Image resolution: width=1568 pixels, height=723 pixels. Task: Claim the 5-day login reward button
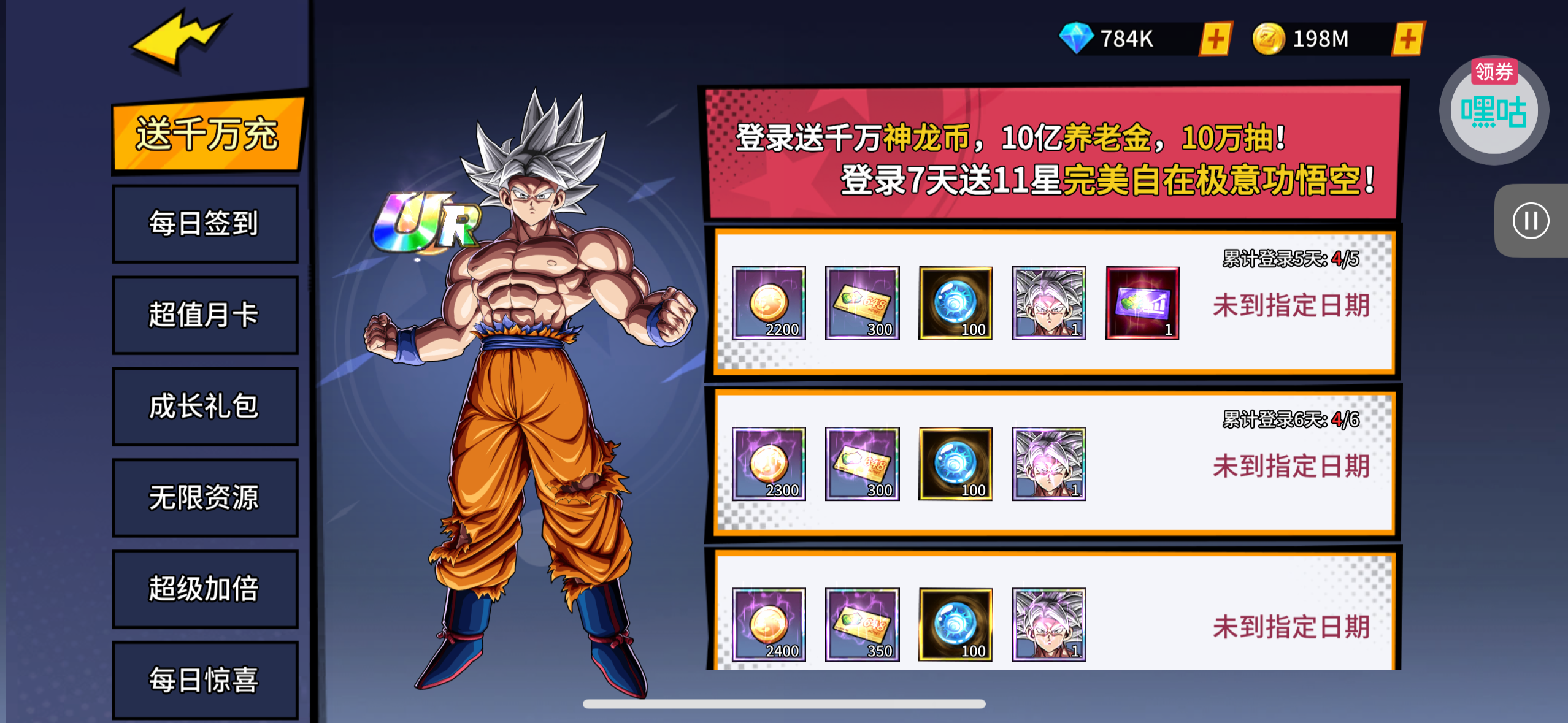point(1291,305)
